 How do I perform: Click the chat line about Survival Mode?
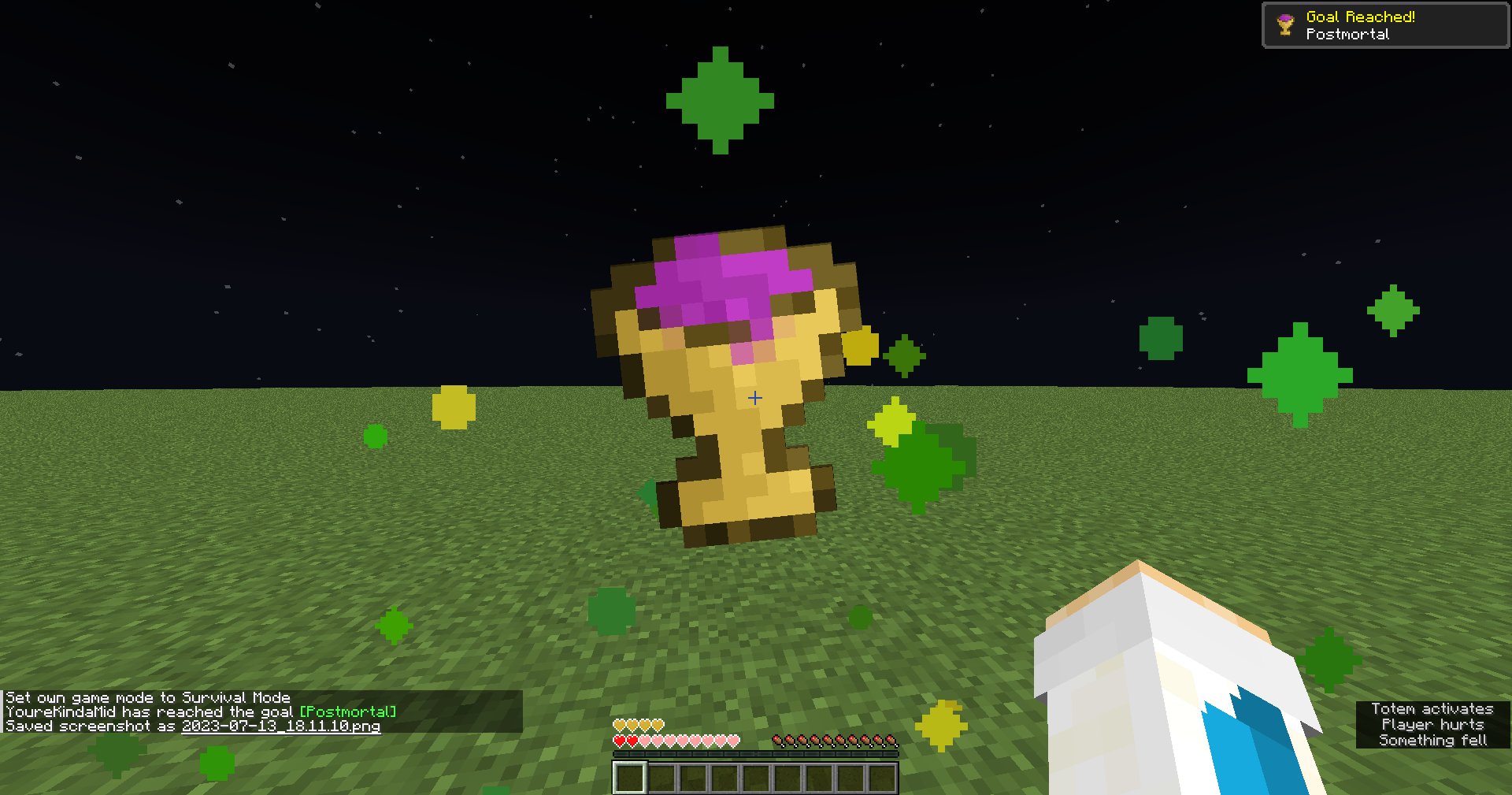pyautogui.click(x=147, y=697)
